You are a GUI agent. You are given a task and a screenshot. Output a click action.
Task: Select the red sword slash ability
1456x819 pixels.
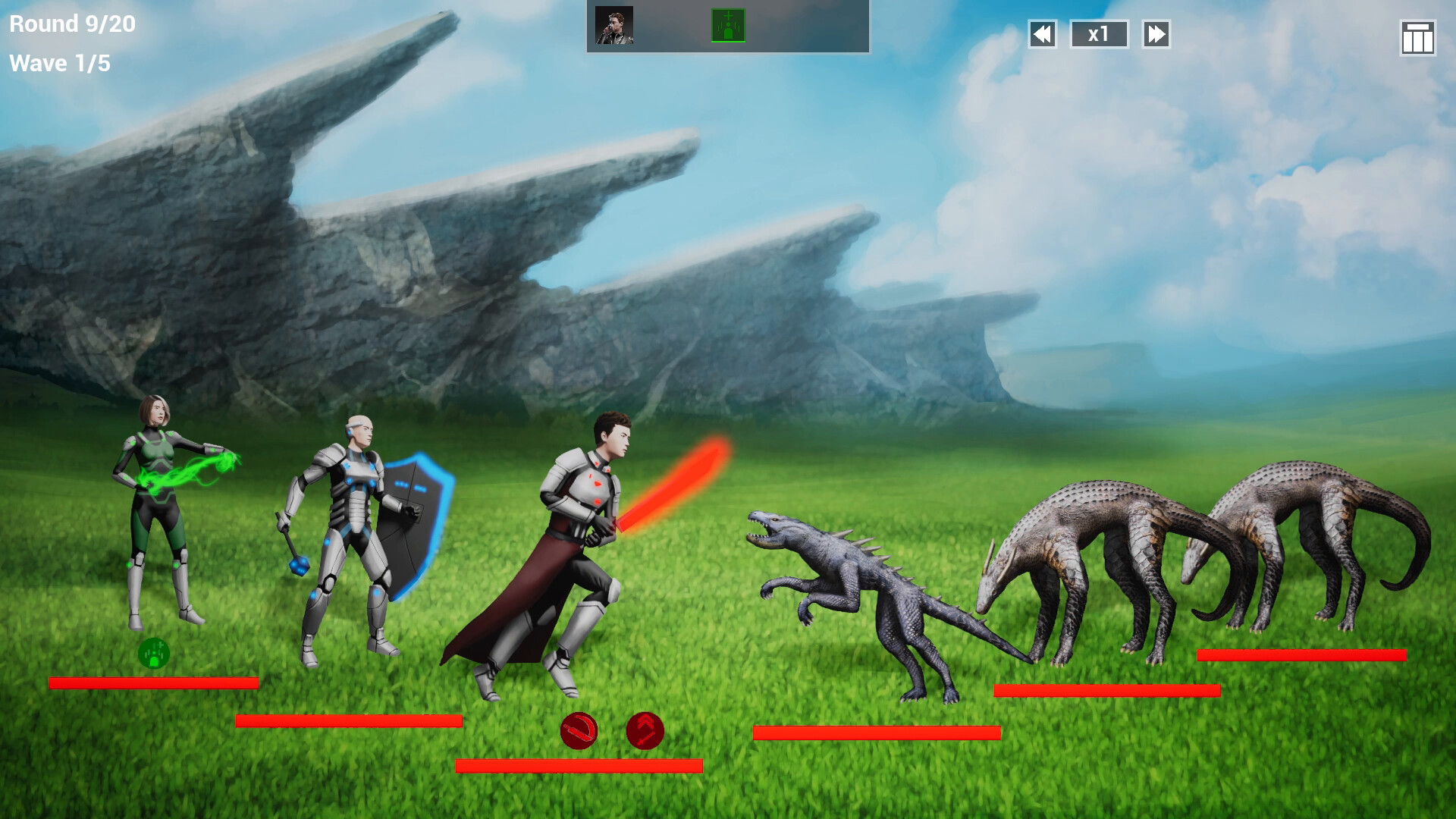pyautogui.click(x=578, y=731)
